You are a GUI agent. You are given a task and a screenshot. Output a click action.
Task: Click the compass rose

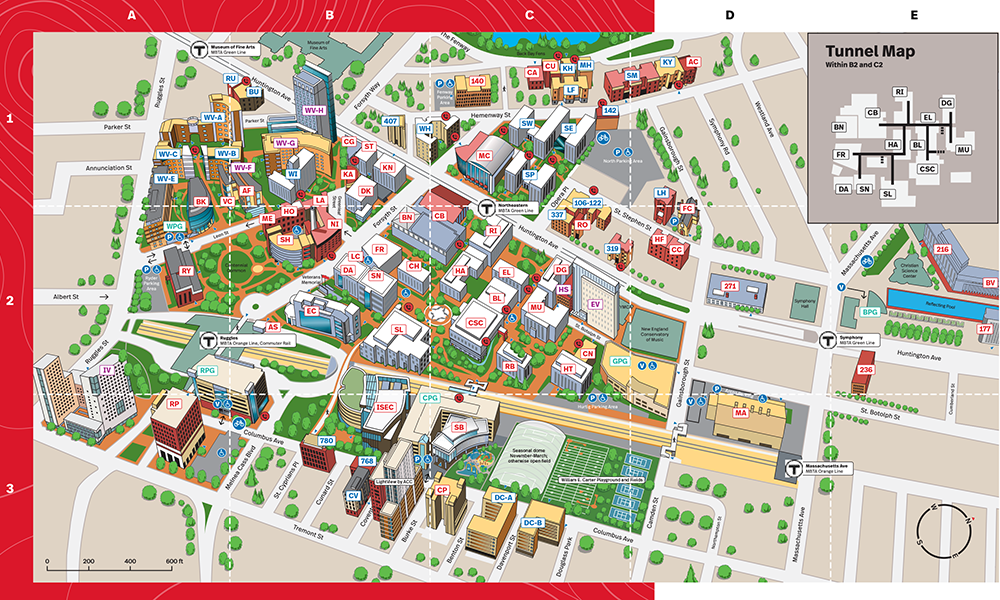(946, 532)
